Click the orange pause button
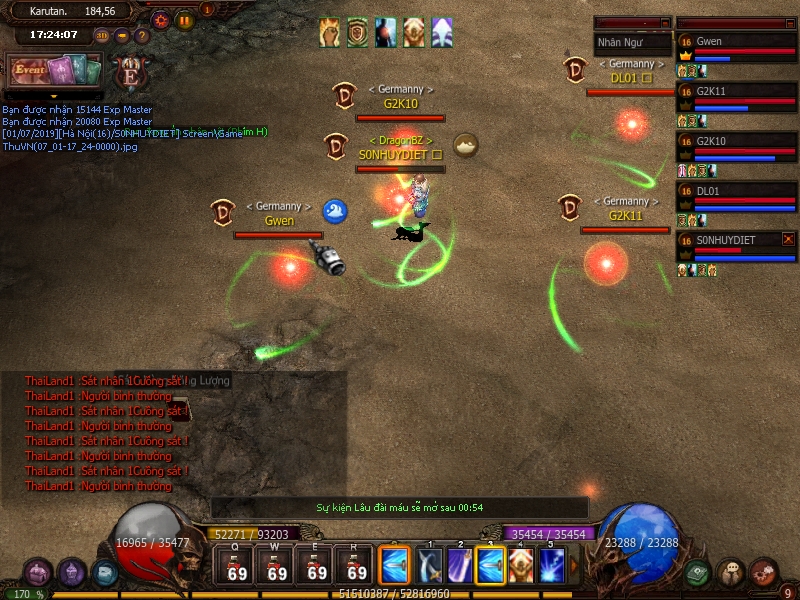Viewport: 800px width, 600px height. tap(184, 19)
